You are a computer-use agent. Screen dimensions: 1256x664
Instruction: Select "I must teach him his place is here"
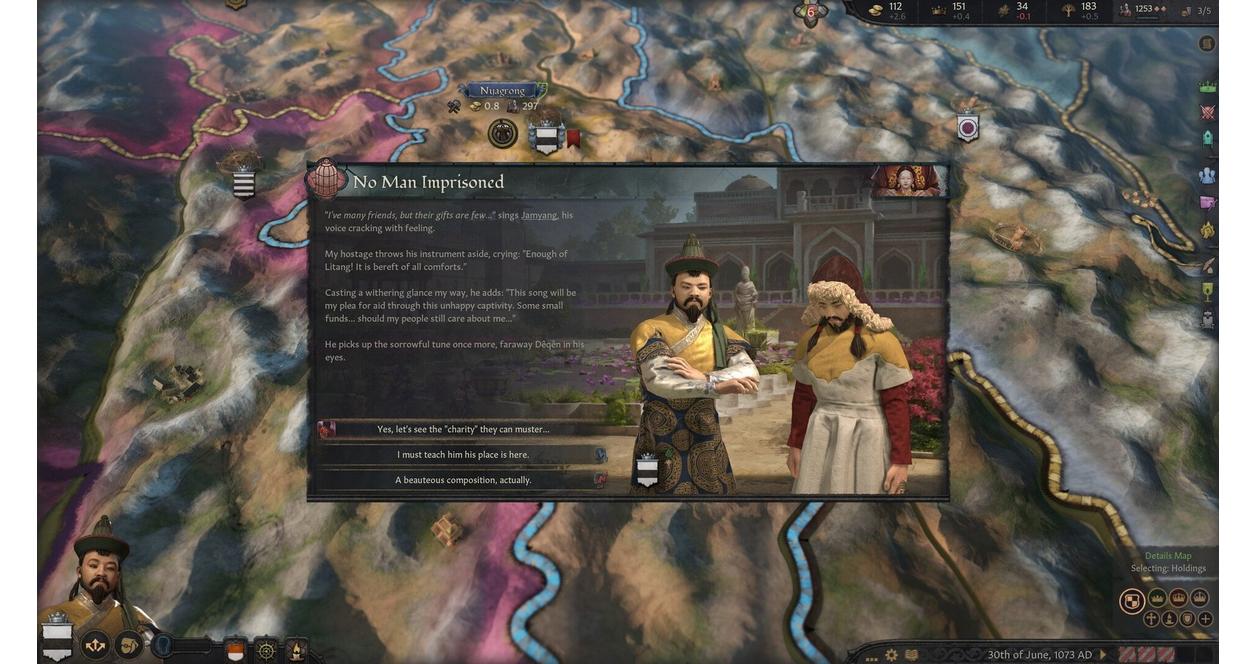[x=462, y=454]
